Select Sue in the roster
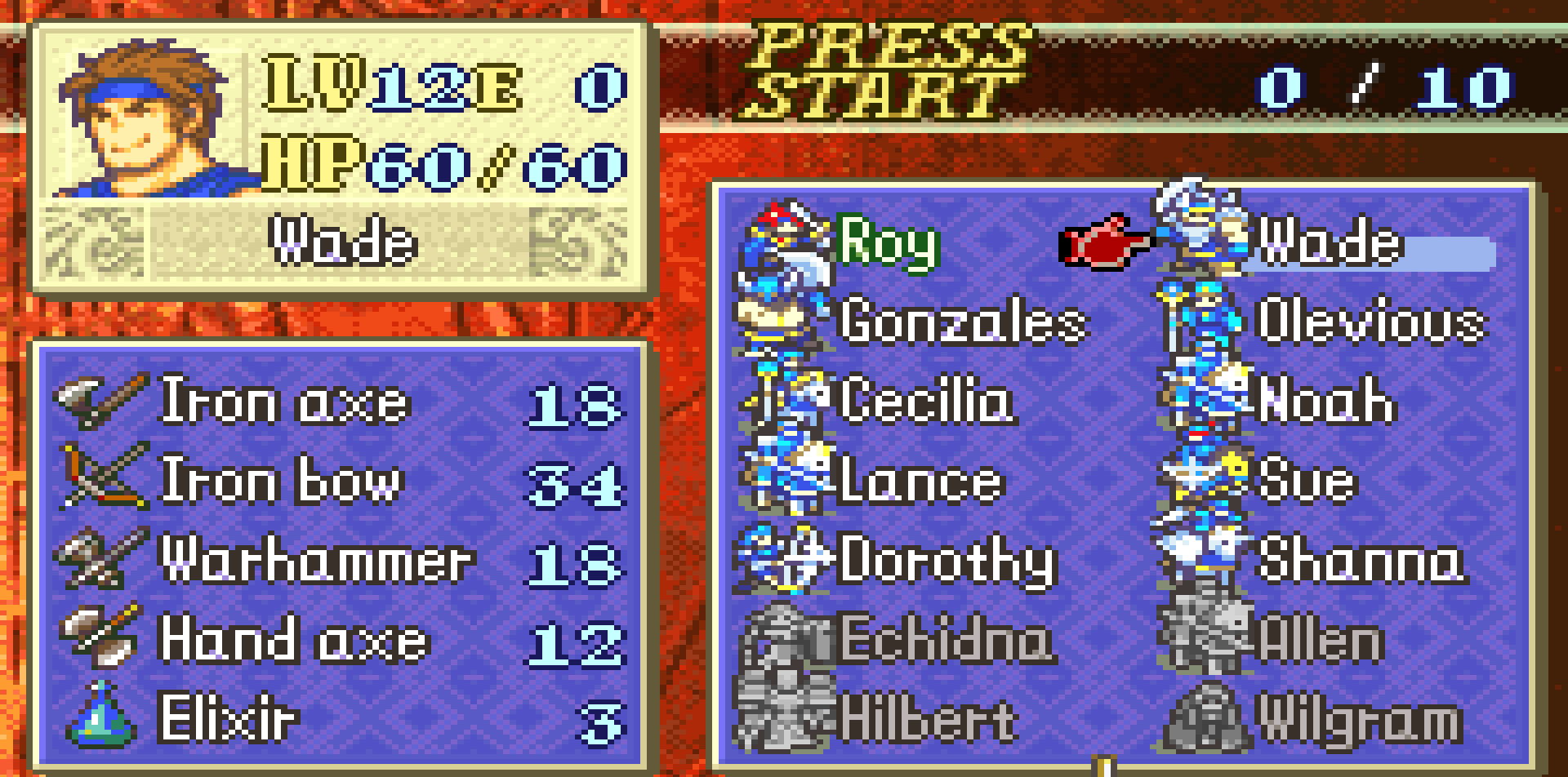 1307,481
